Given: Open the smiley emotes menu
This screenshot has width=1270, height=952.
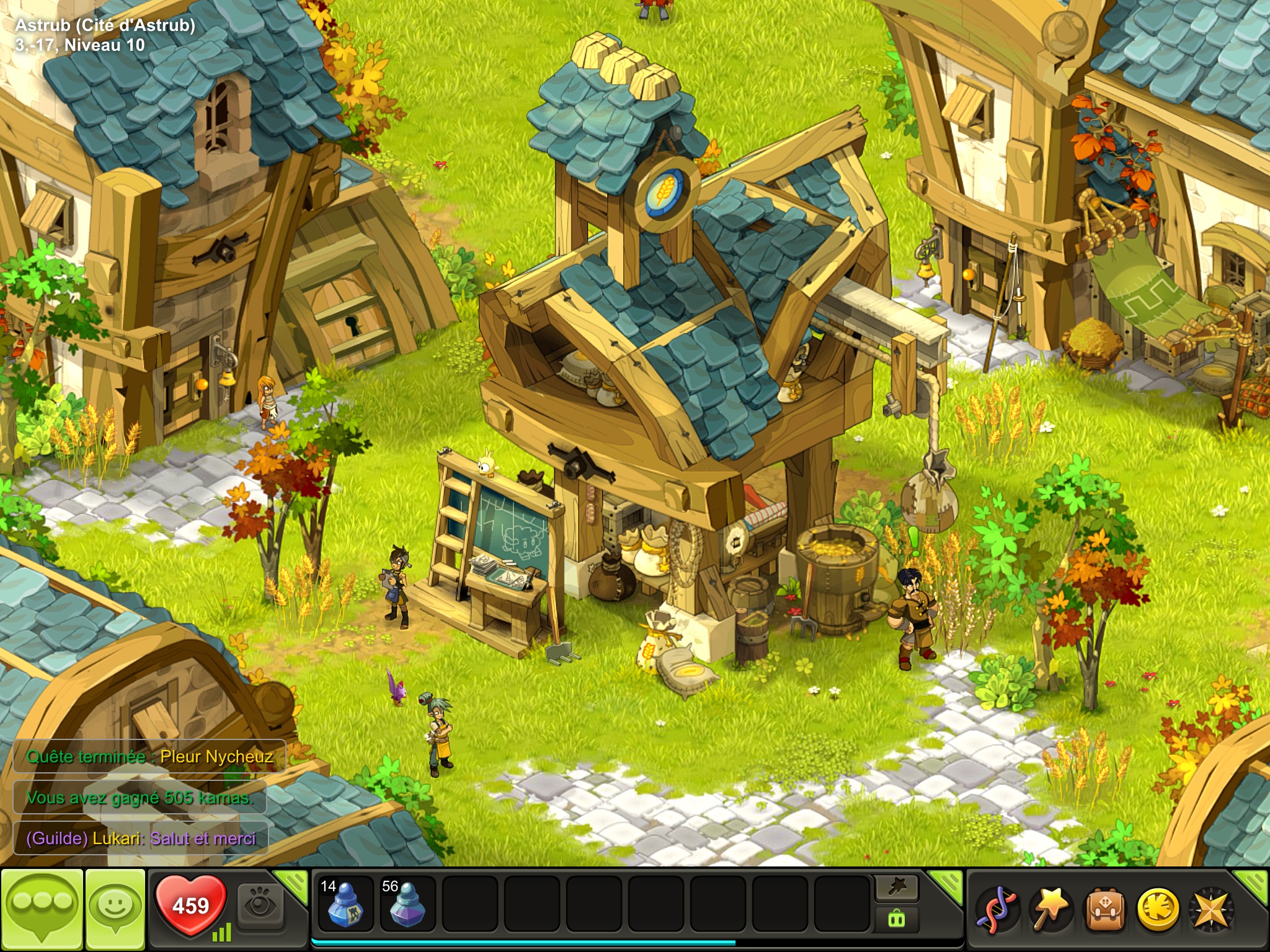Looking at the screenshot, I should pos(115,909).
